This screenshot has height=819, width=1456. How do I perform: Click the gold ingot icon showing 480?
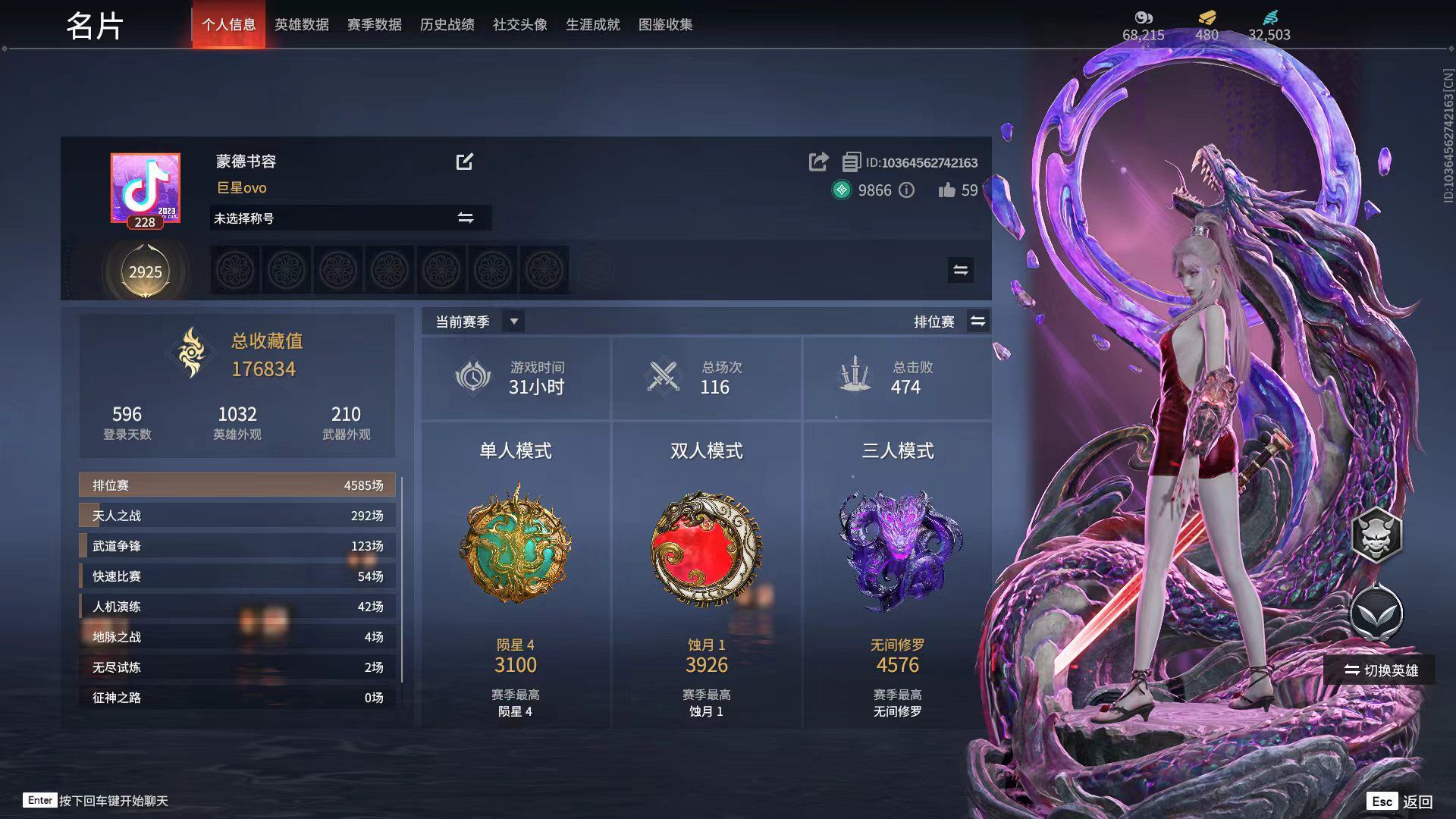click(1206, 18)
